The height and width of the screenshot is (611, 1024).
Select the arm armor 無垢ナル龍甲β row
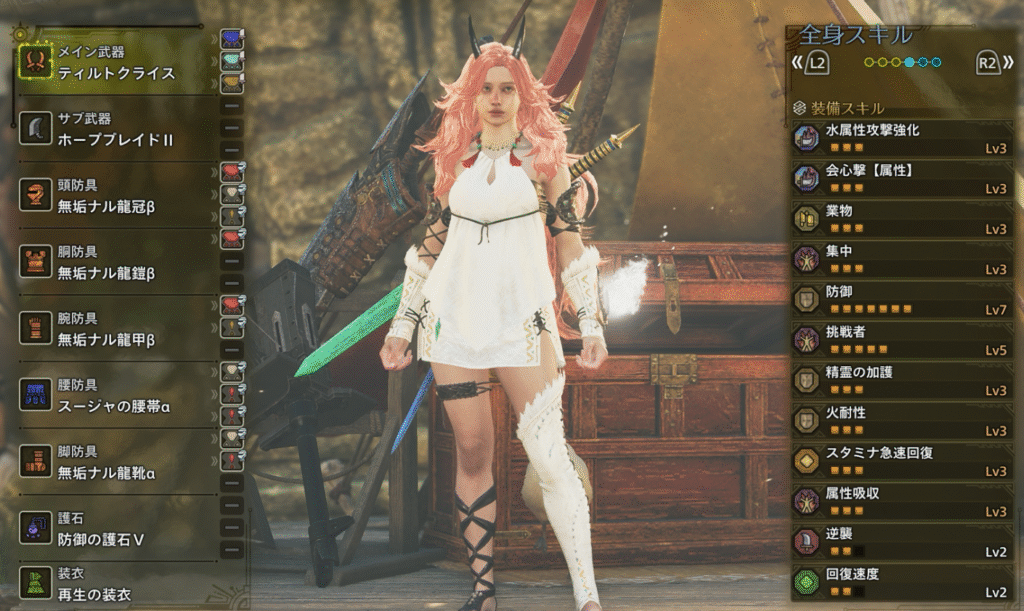click(x=116, y=329)
